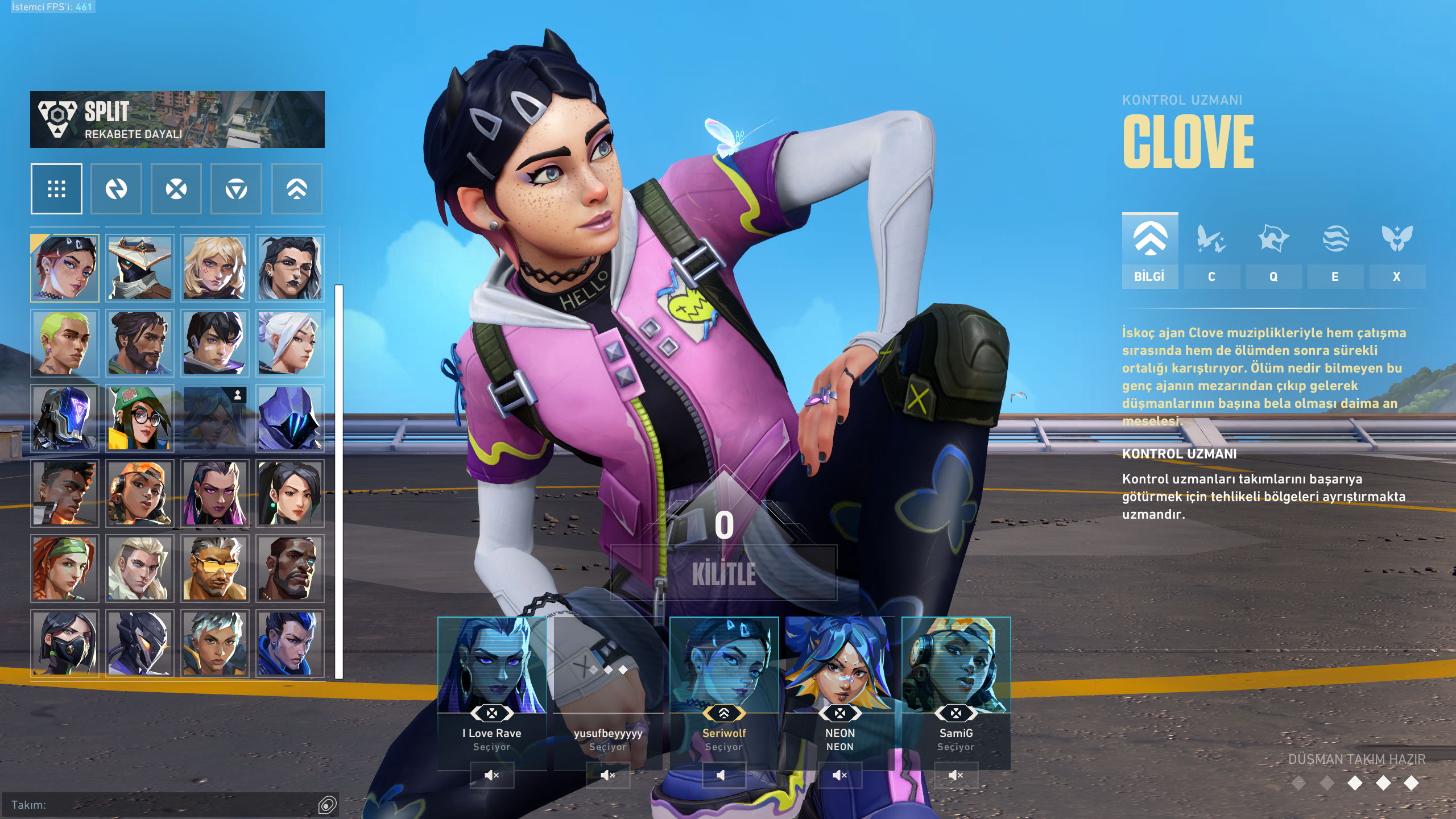The width and height of the screenshot is (1456, 819).
Task: Filter agents by the controller chevron icon
Action: tap(297, 189)
